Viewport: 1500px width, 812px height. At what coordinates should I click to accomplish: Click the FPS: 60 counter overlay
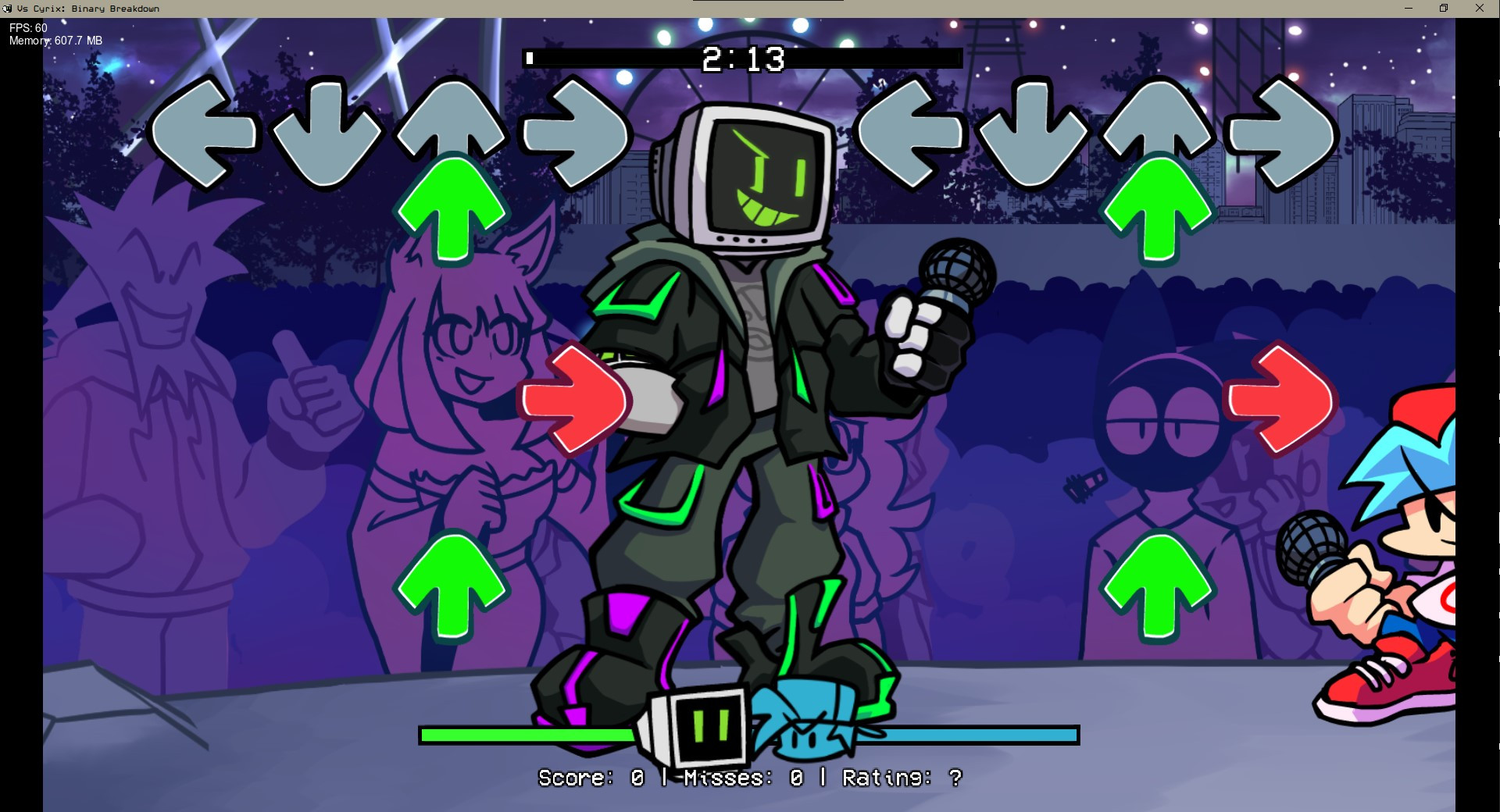[26, 26]
